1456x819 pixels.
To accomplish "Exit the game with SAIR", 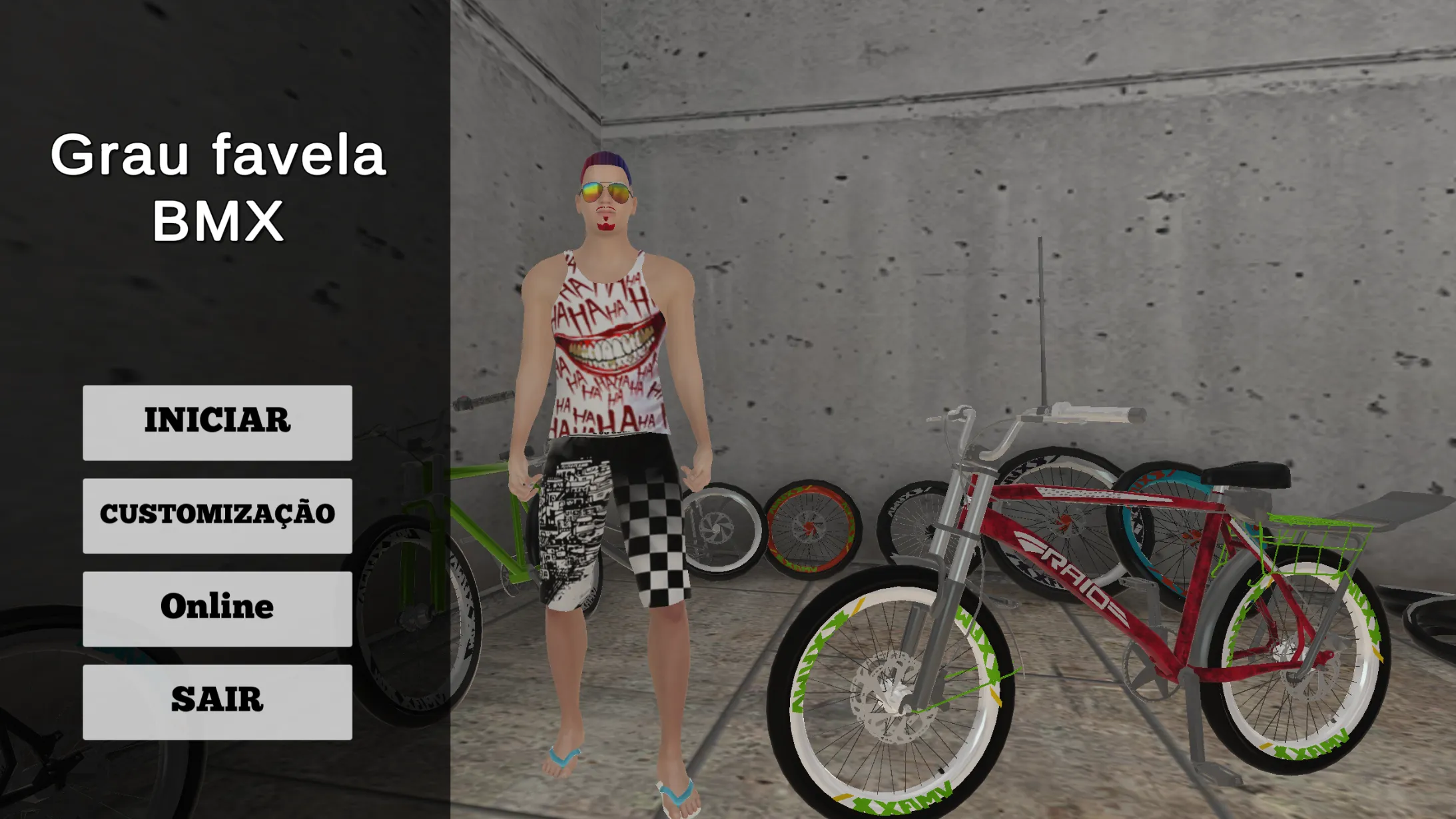I will click(217, 702).
